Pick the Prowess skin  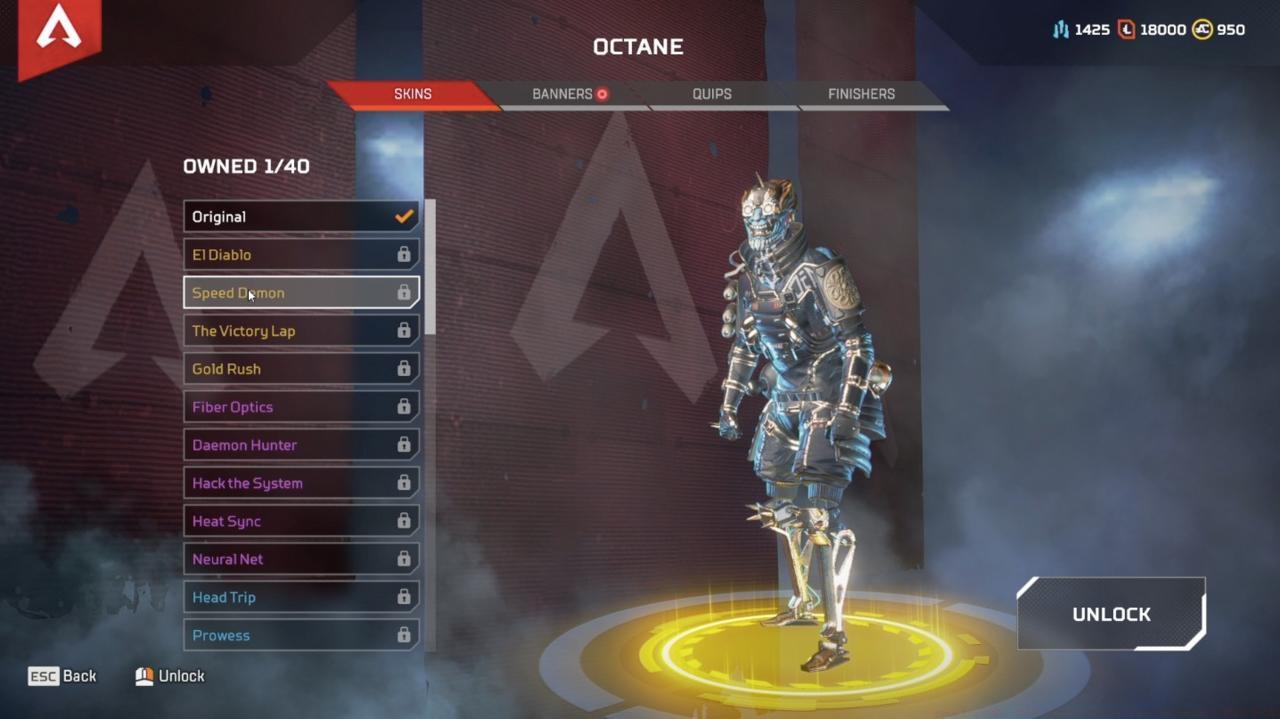coord(300,635)
